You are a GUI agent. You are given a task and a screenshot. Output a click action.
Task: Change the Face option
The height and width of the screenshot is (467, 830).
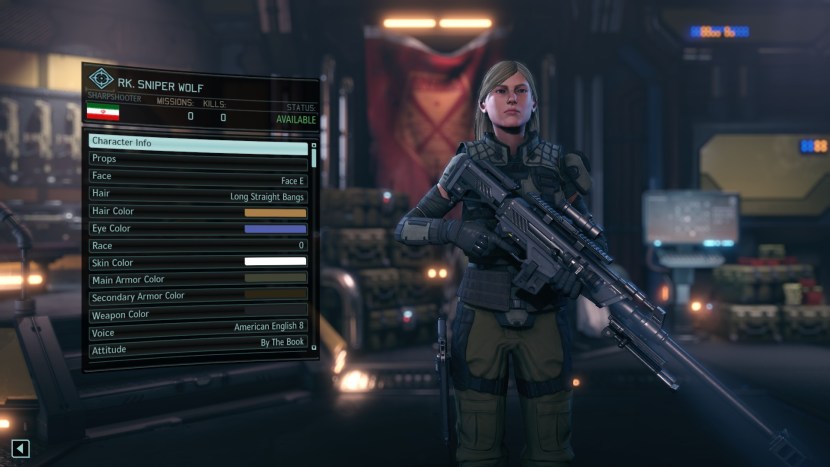[197, 176]
